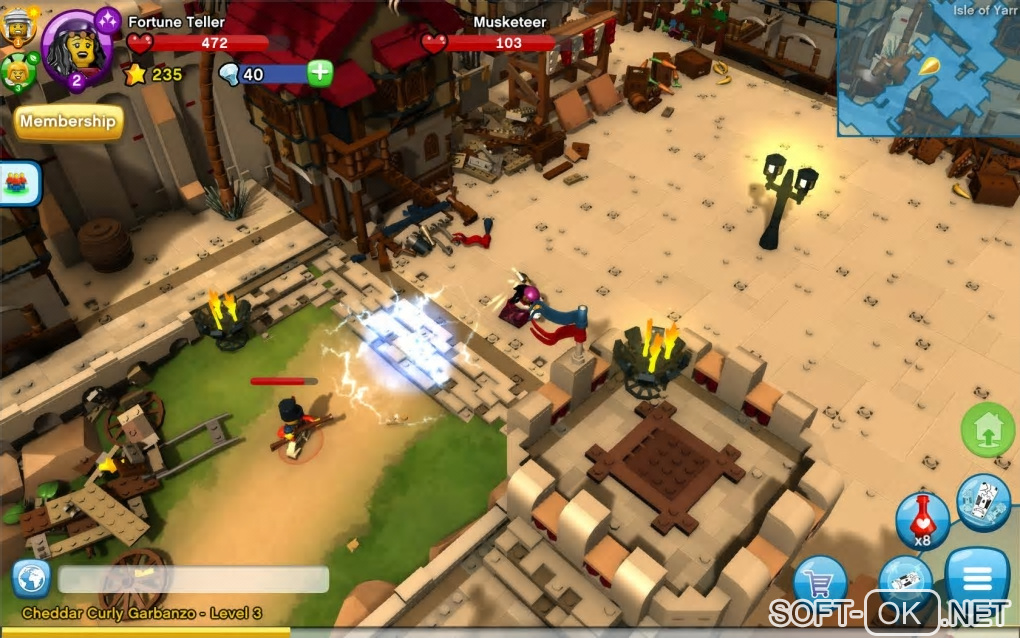
Task: Add more gems with the green plus
Action: (320, 73)
